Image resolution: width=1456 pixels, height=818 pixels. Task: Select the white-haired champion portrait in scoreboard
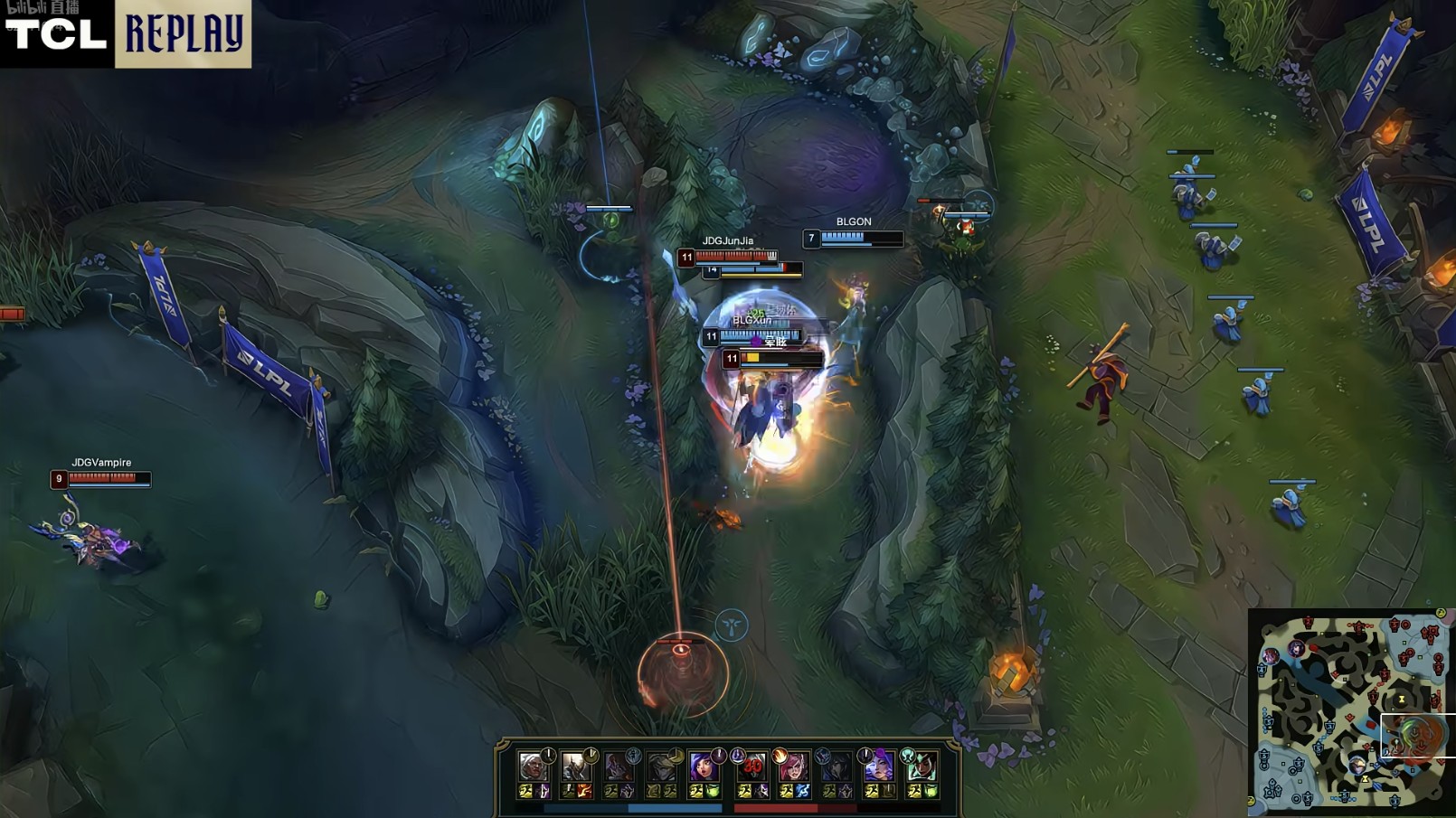[533, 766]
